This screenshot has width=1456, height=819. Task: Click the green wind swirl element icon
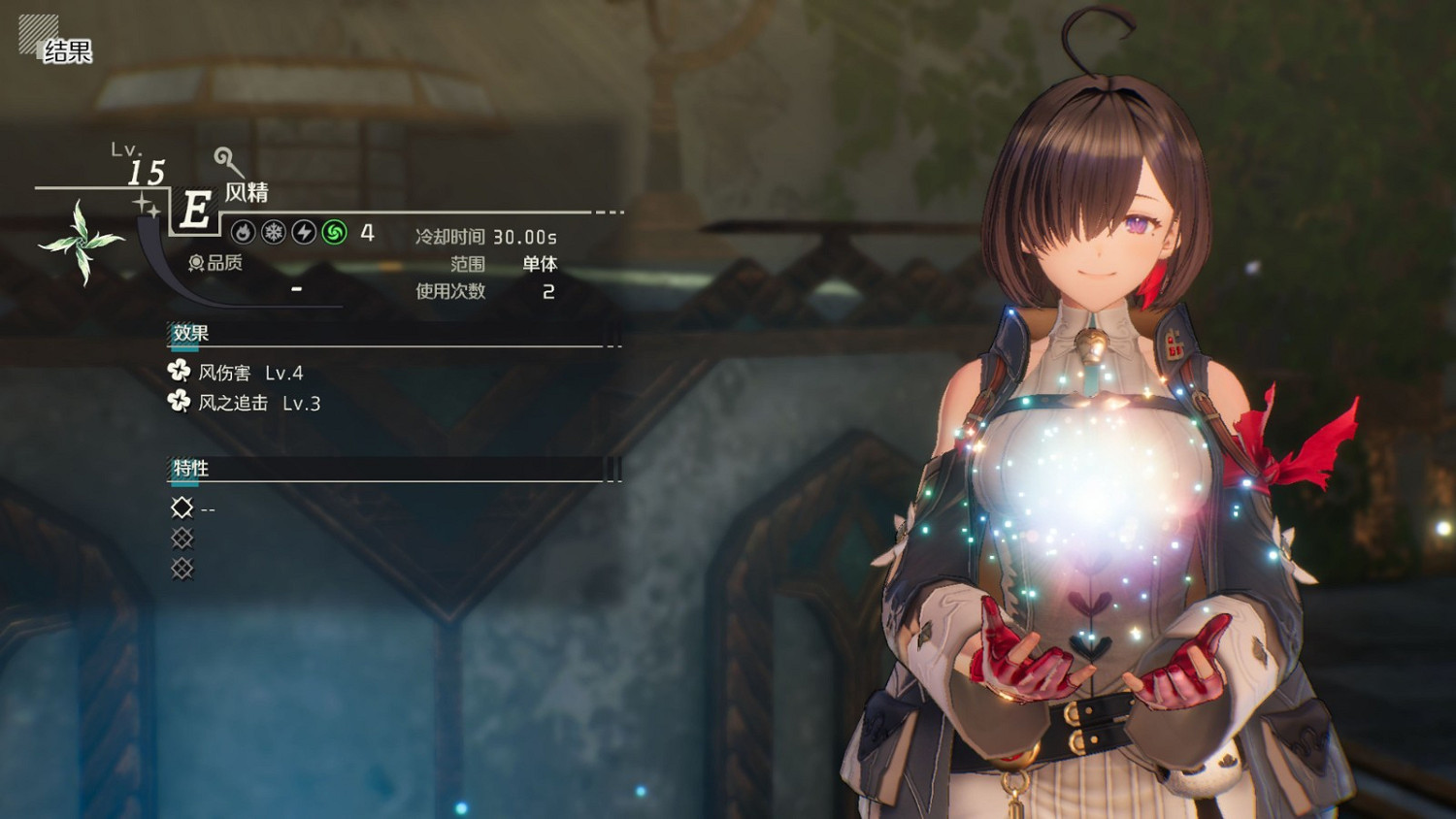[x=334, y=232]
